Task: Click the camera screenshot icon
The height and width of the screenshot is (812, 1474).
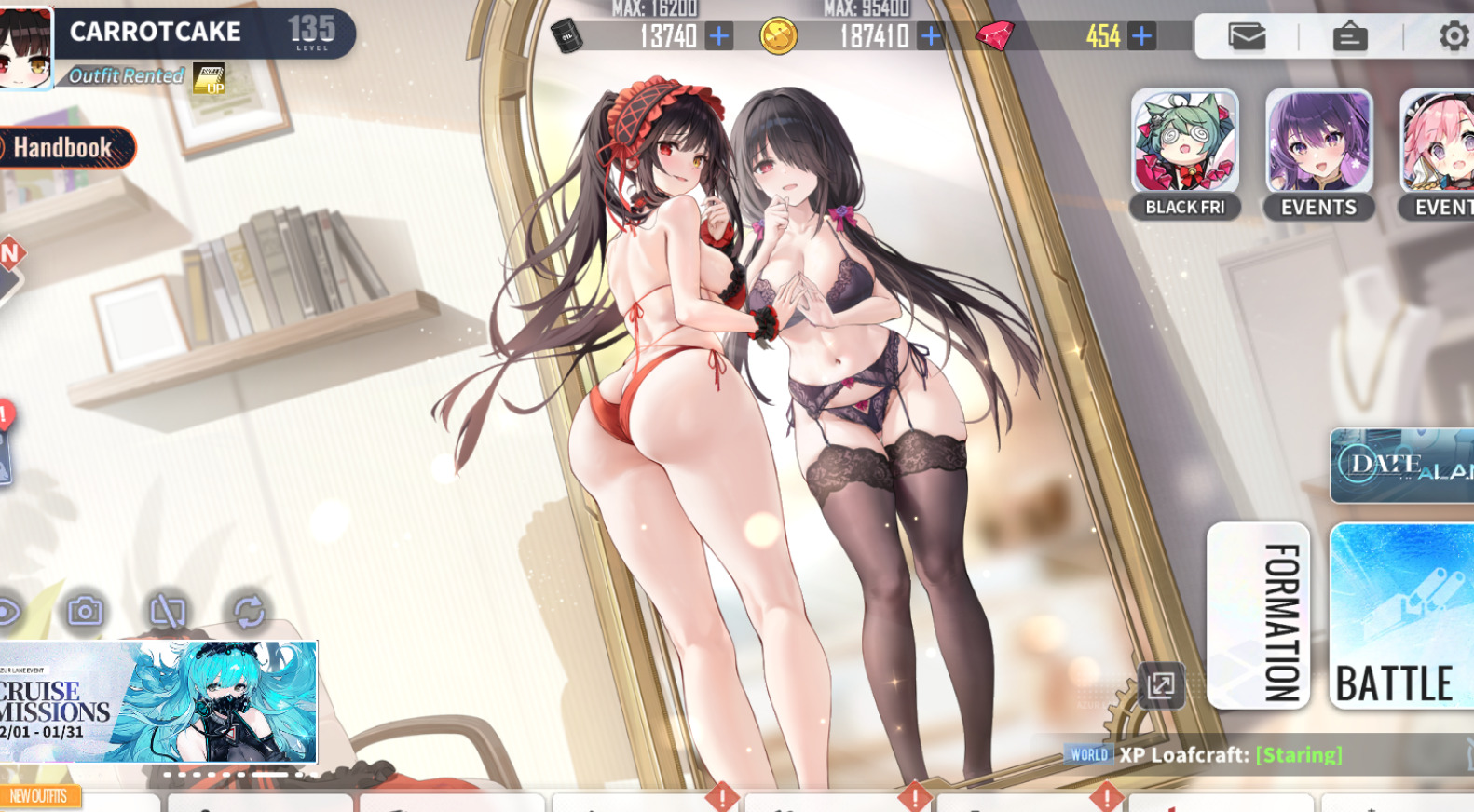Action: 85,611
